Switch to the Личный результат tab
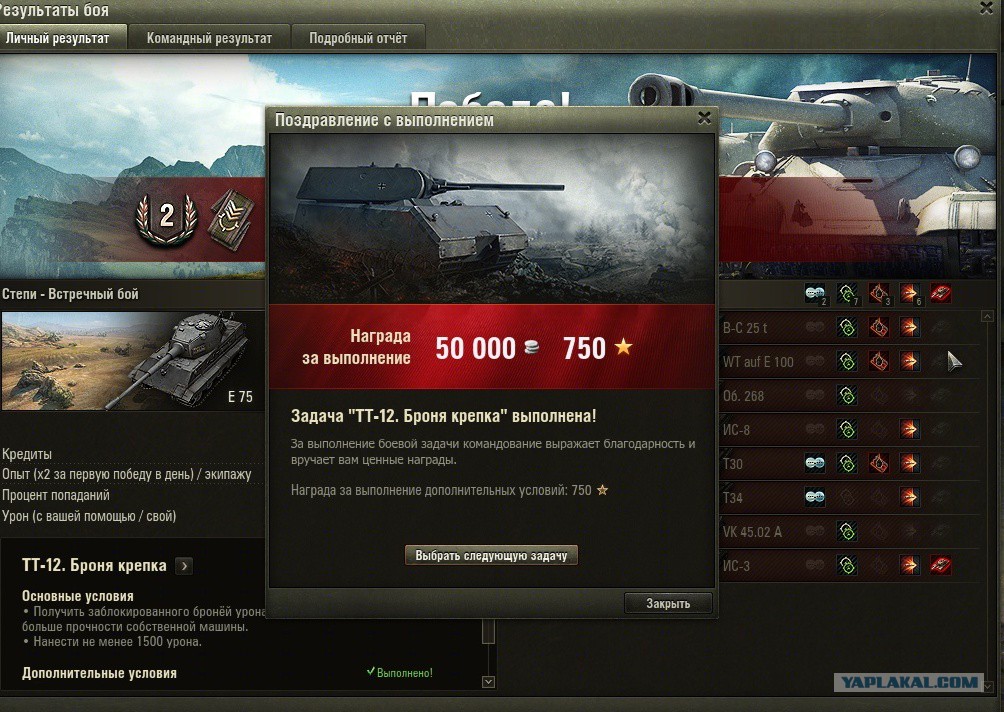The width and height of the screenshot is (1004, 712). pyautogui.click(x=62, y=39)
